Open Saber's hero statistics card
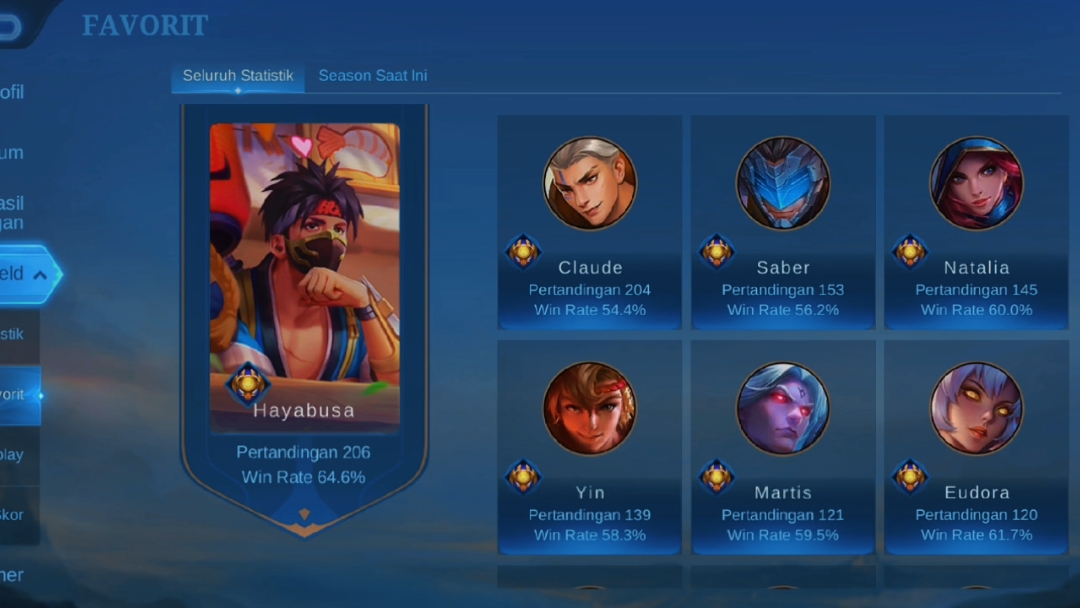This screenshot has width=1080, height=608. [x=783, y=222]
